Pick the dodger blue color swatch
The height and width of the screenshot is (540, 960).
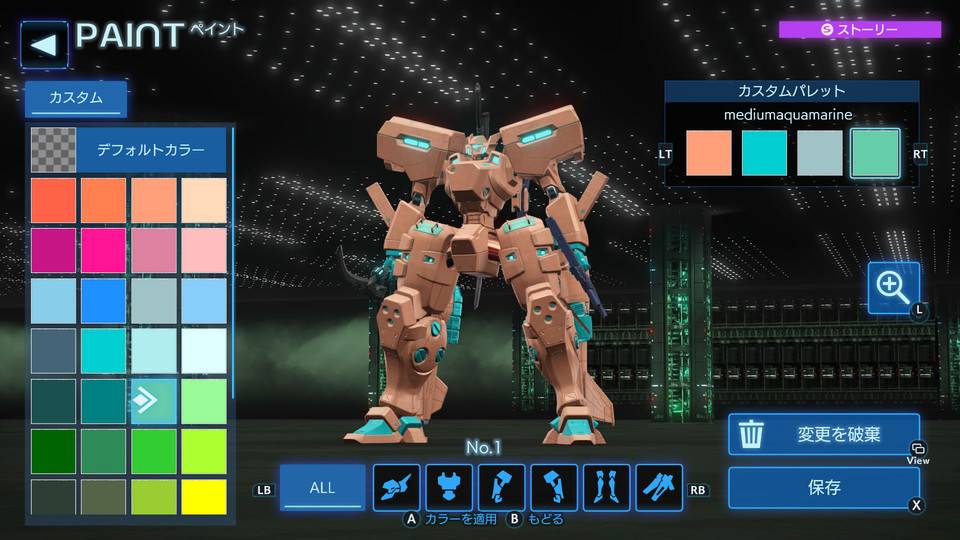103,300
